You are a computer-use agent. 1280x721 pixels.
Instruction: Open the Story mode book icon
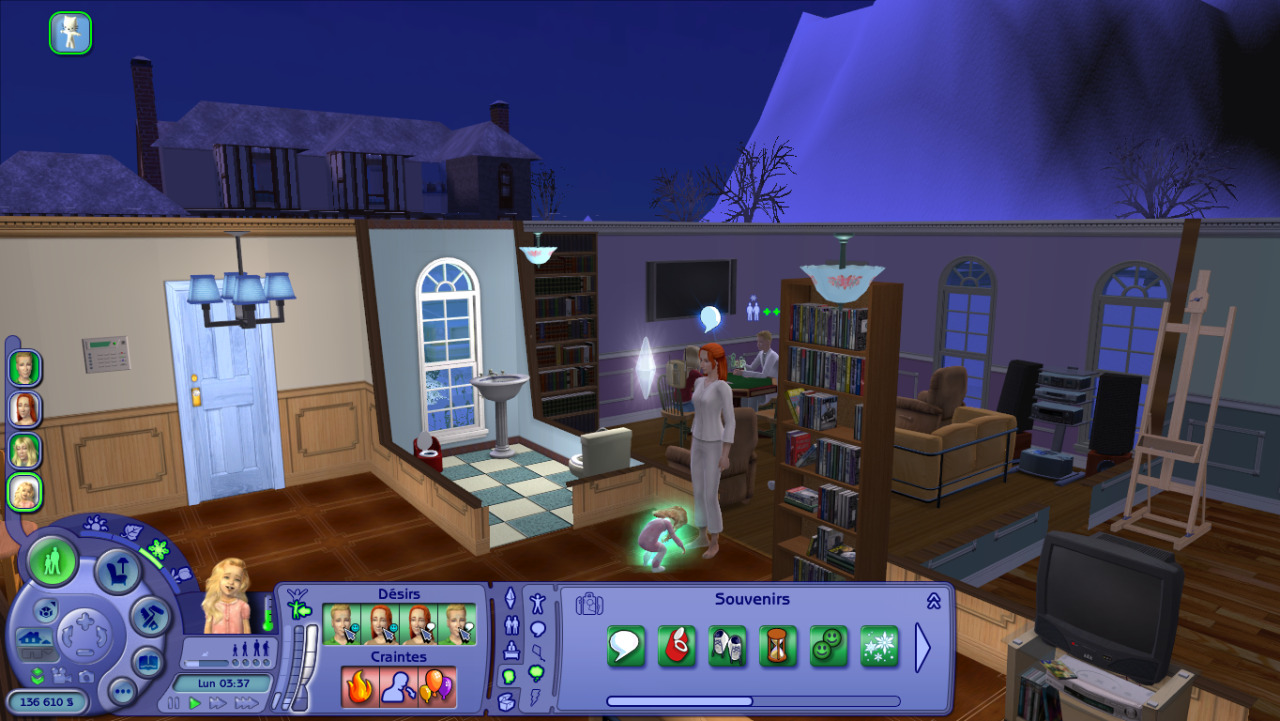(x=148, y=661)
